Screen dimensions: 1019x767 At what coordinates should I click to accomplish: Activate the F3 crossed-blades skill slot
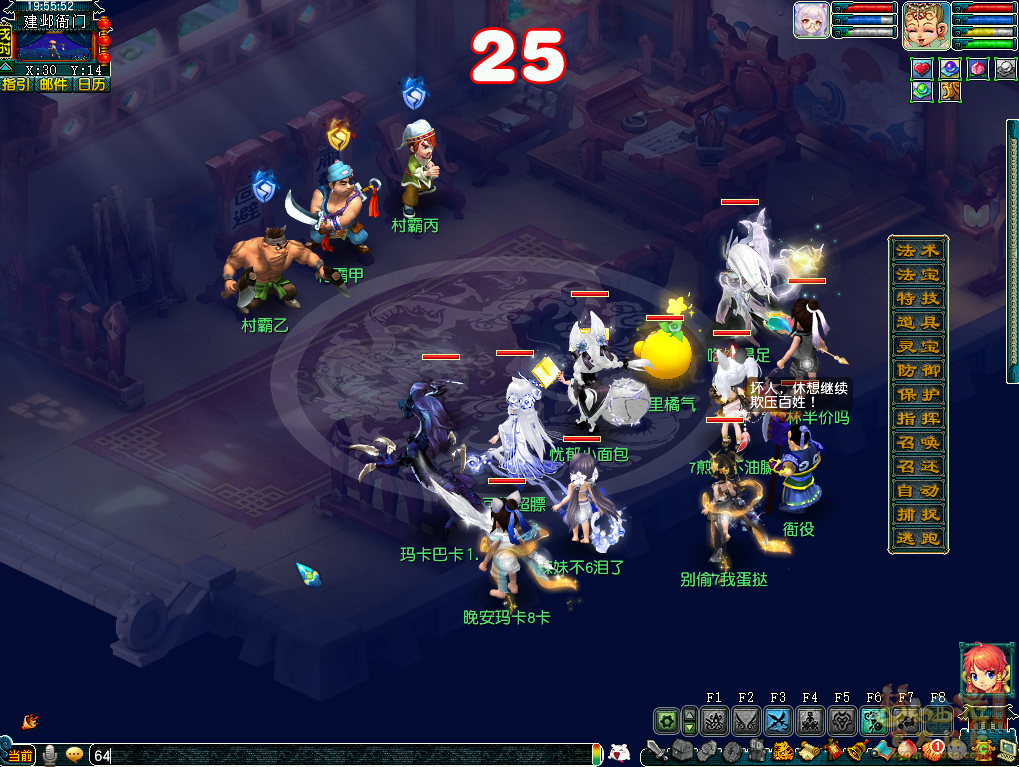(x=778, y=720)
